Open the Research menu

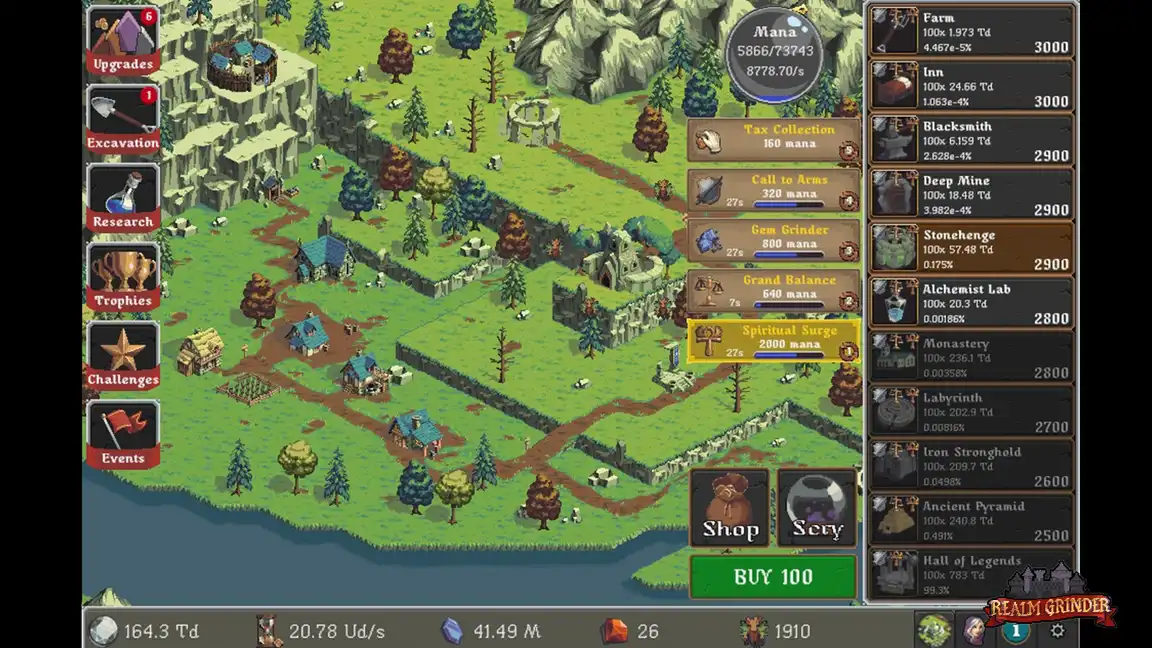click(123, 199)
